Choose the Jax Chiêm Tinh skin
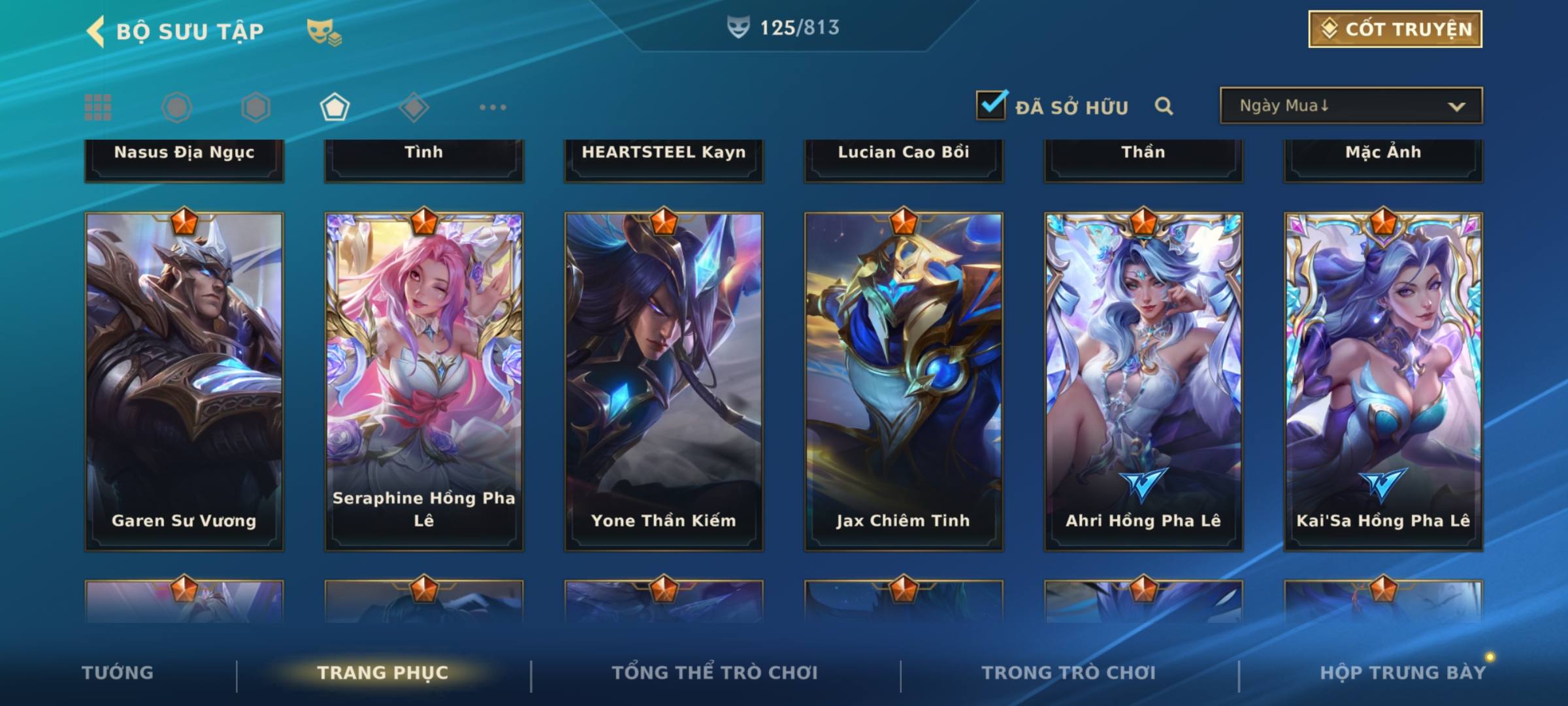The height and width of the screenshot is (706, 1568). (x=904, y=381)
